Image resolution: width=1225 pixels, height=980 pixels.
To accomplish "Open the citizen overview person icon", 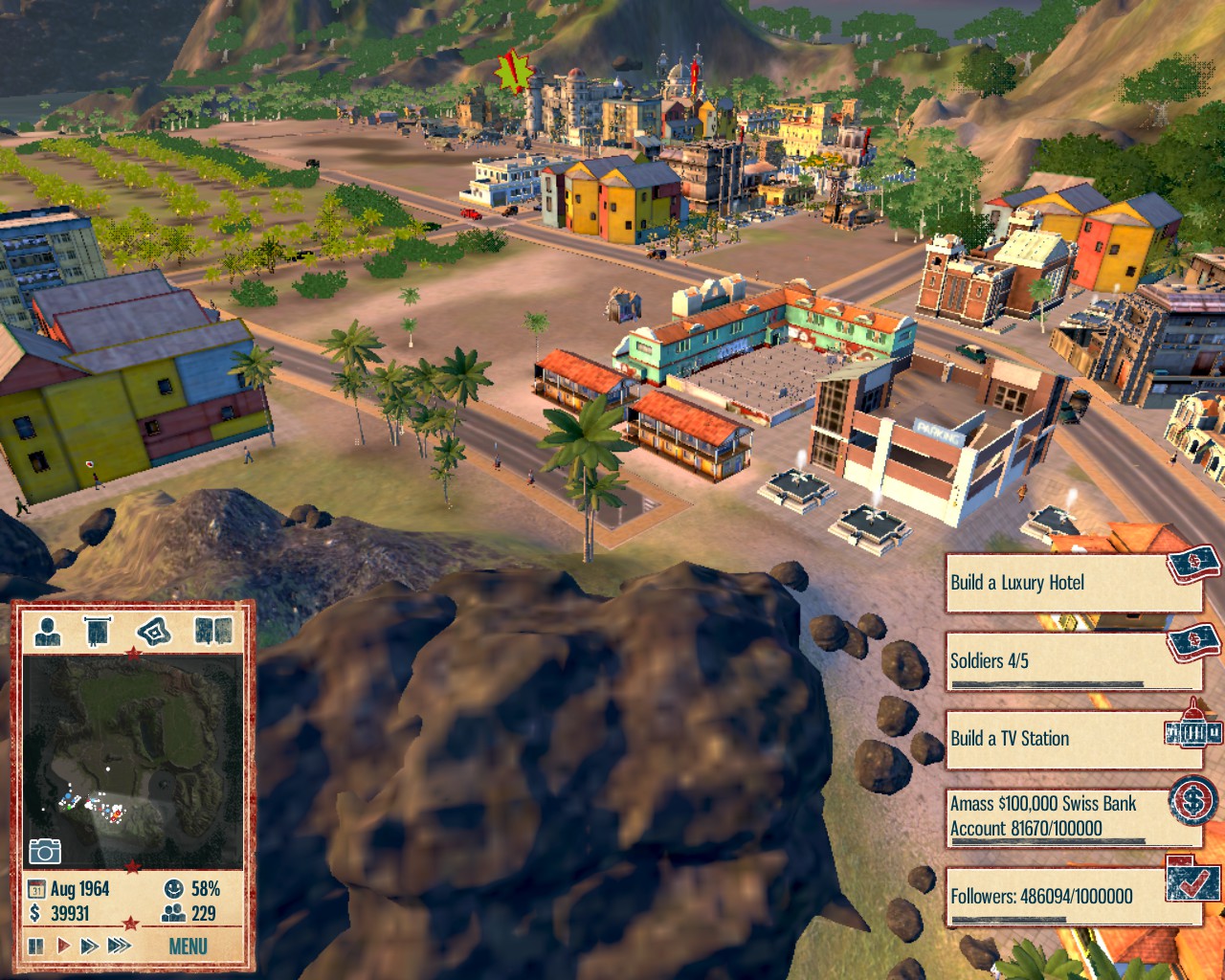I will pyautogui.click(x=48, y=630).
